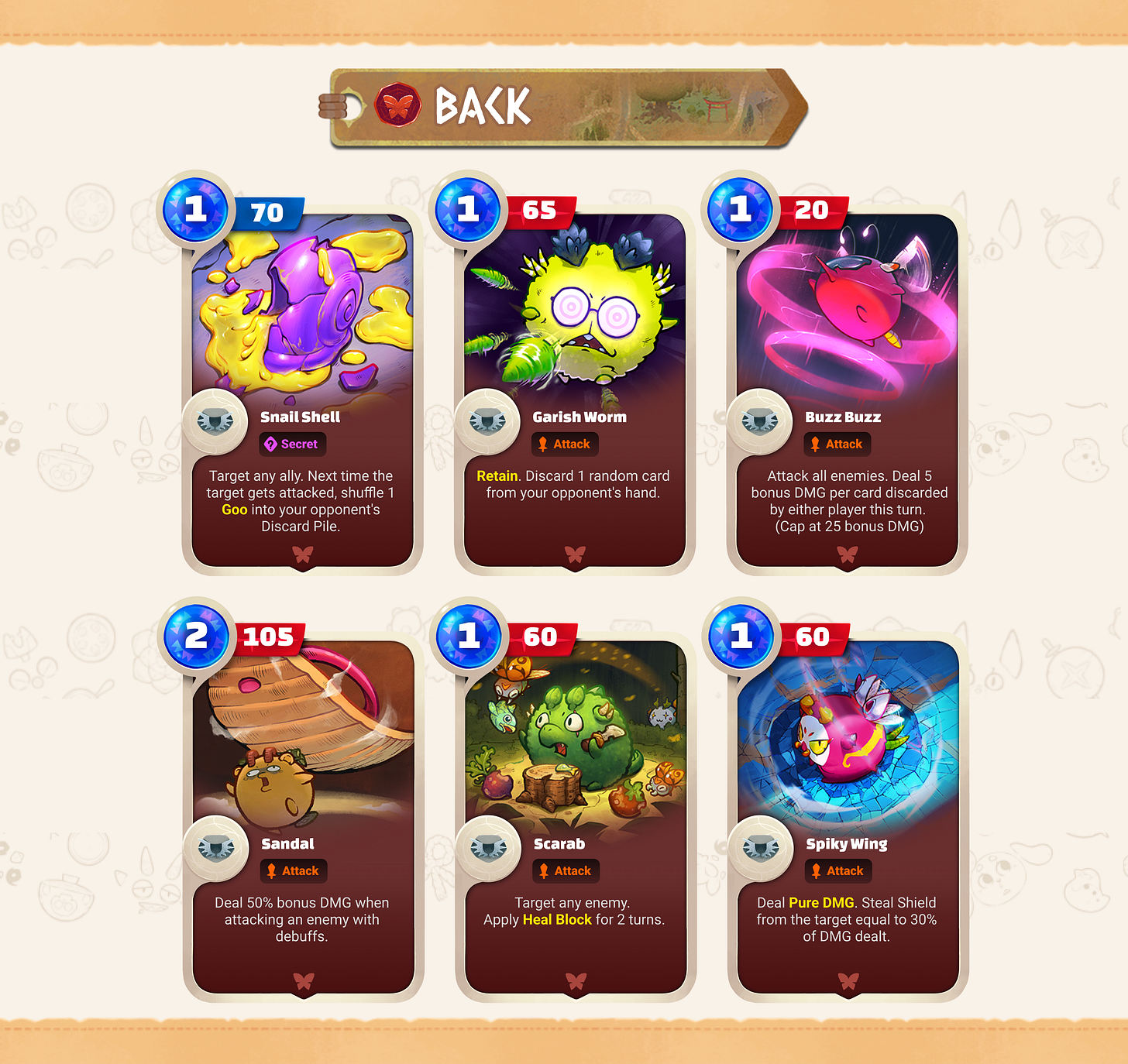Viewport: 1128px width, 1064px height.
Task: Click the Attack bell icon on Sandal
Action: tap(270, 870)
